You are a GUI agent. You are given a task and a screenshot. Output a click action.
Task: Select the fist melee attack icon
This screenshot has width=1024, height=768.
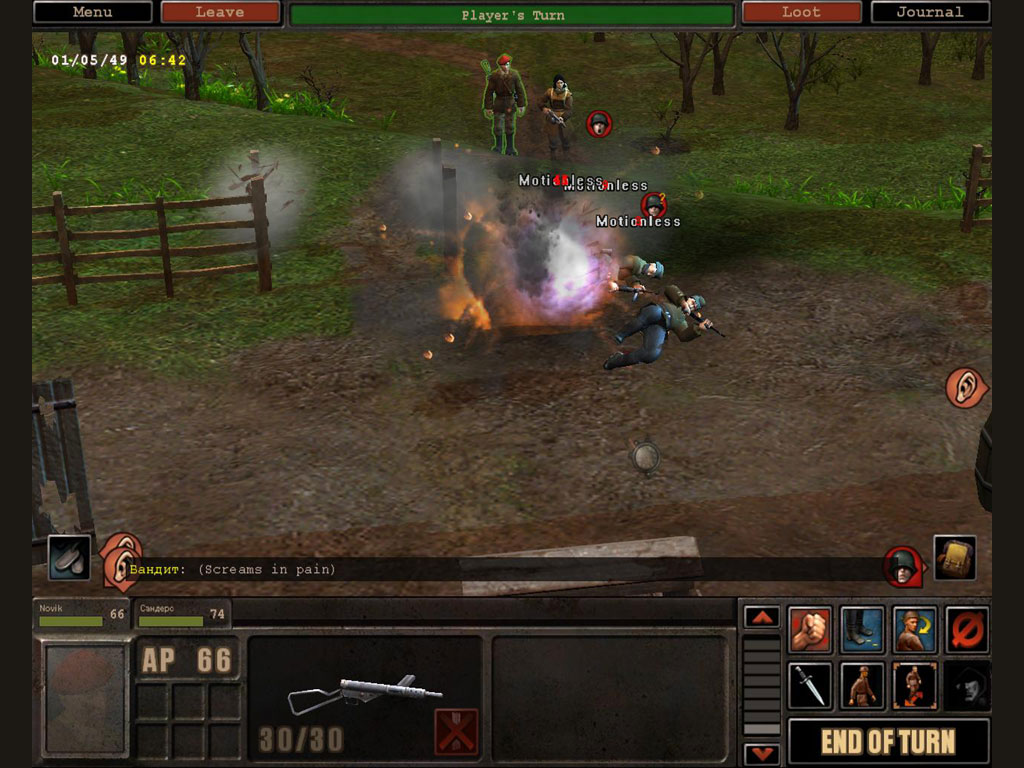click(810, 629)
